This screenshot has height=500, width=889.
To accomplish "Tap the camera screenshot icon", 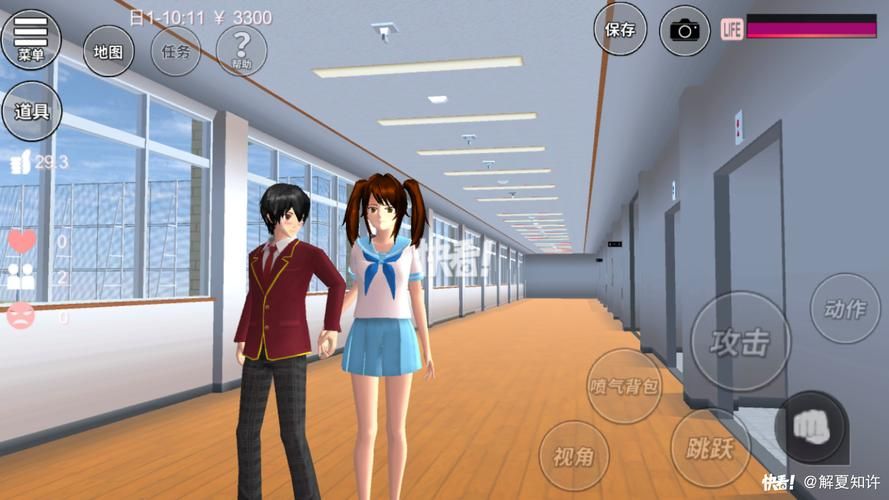I will click(x=685, y=30).
